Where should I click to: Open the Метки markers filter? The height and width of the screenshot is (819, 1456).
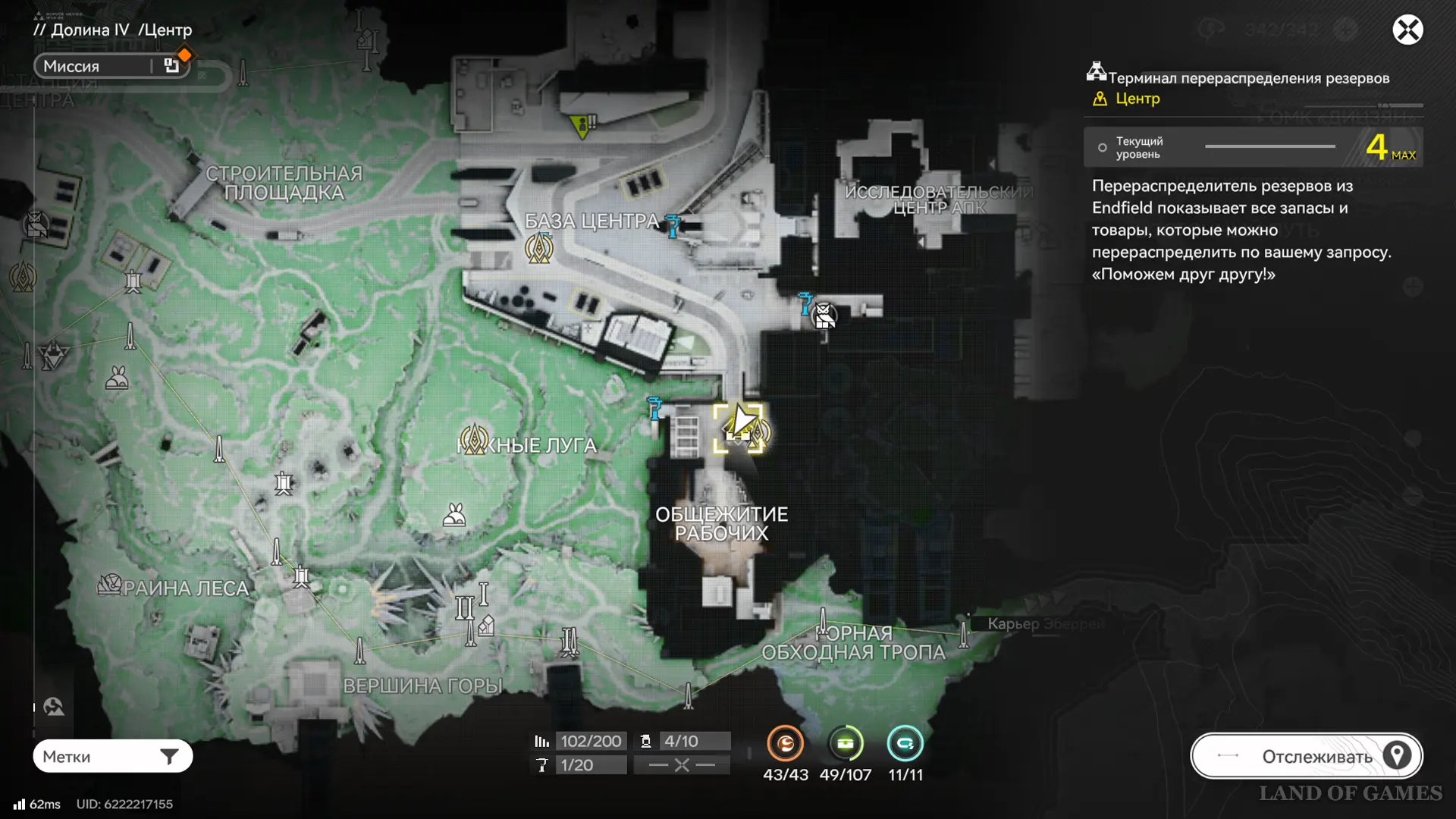tap(112, 756)
